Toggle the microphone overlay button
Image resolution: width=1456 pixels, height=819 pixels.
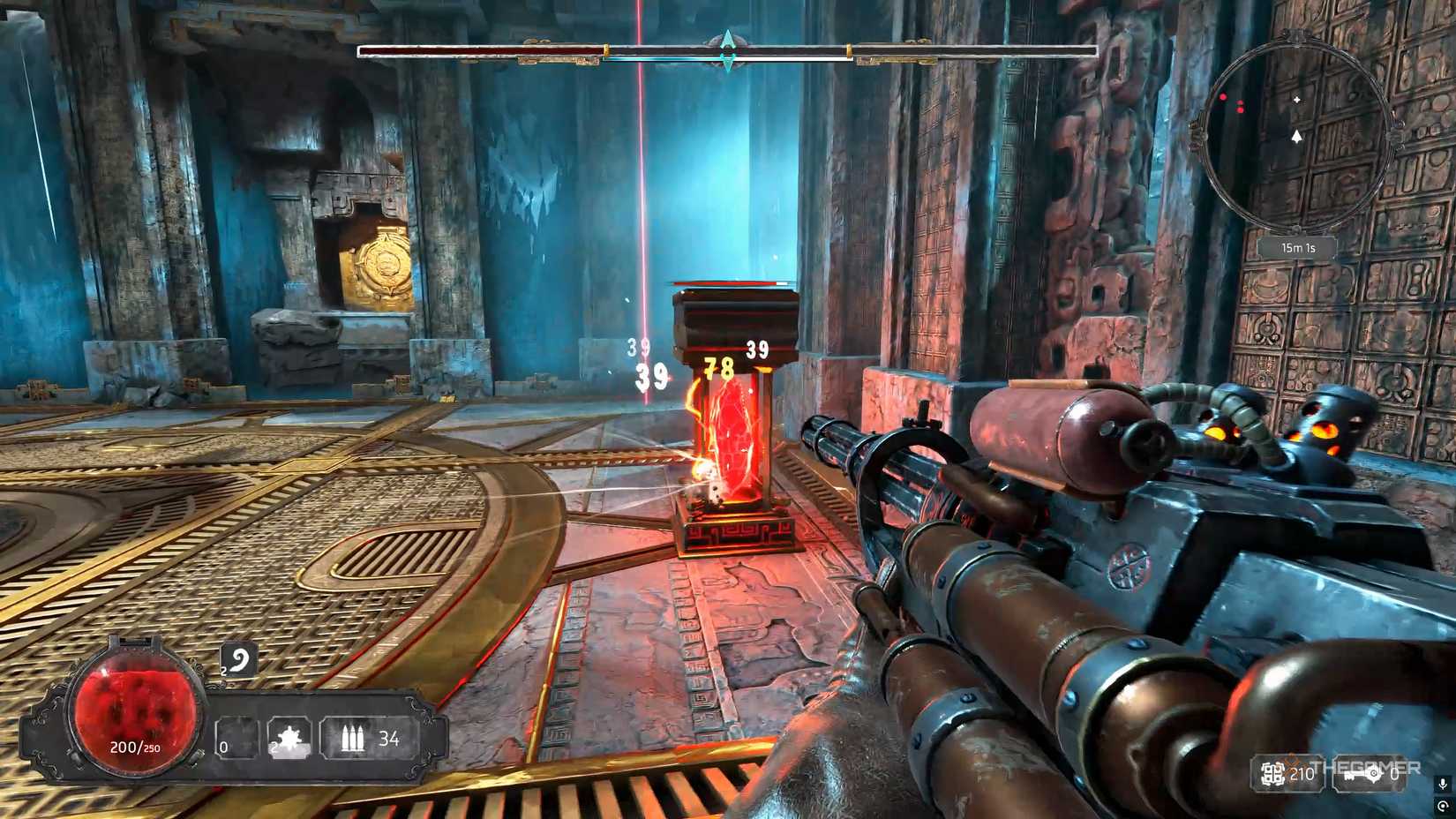1443,784
